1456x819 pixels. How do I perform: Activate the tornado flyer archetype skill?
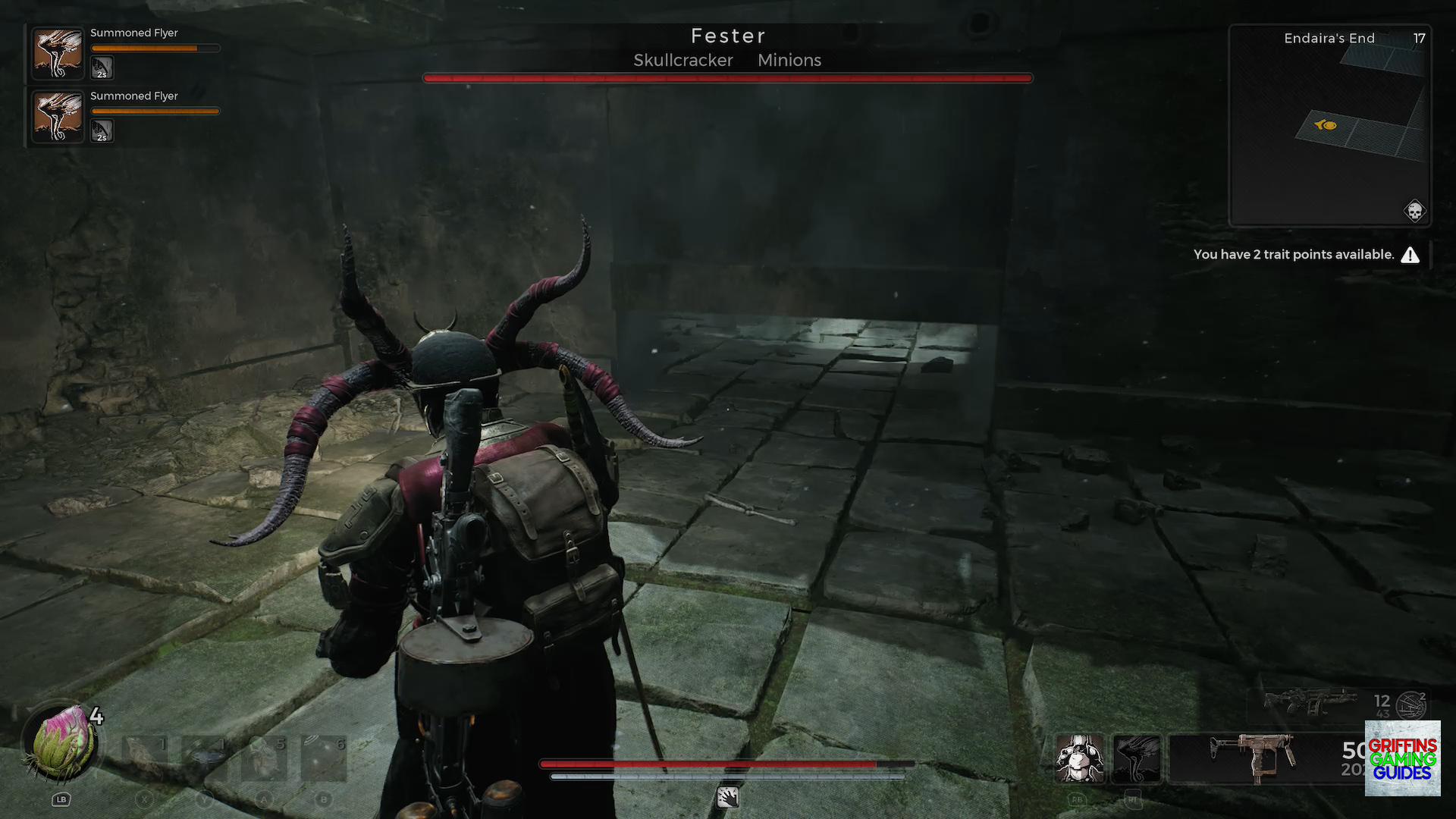[x=1136, y=758]
